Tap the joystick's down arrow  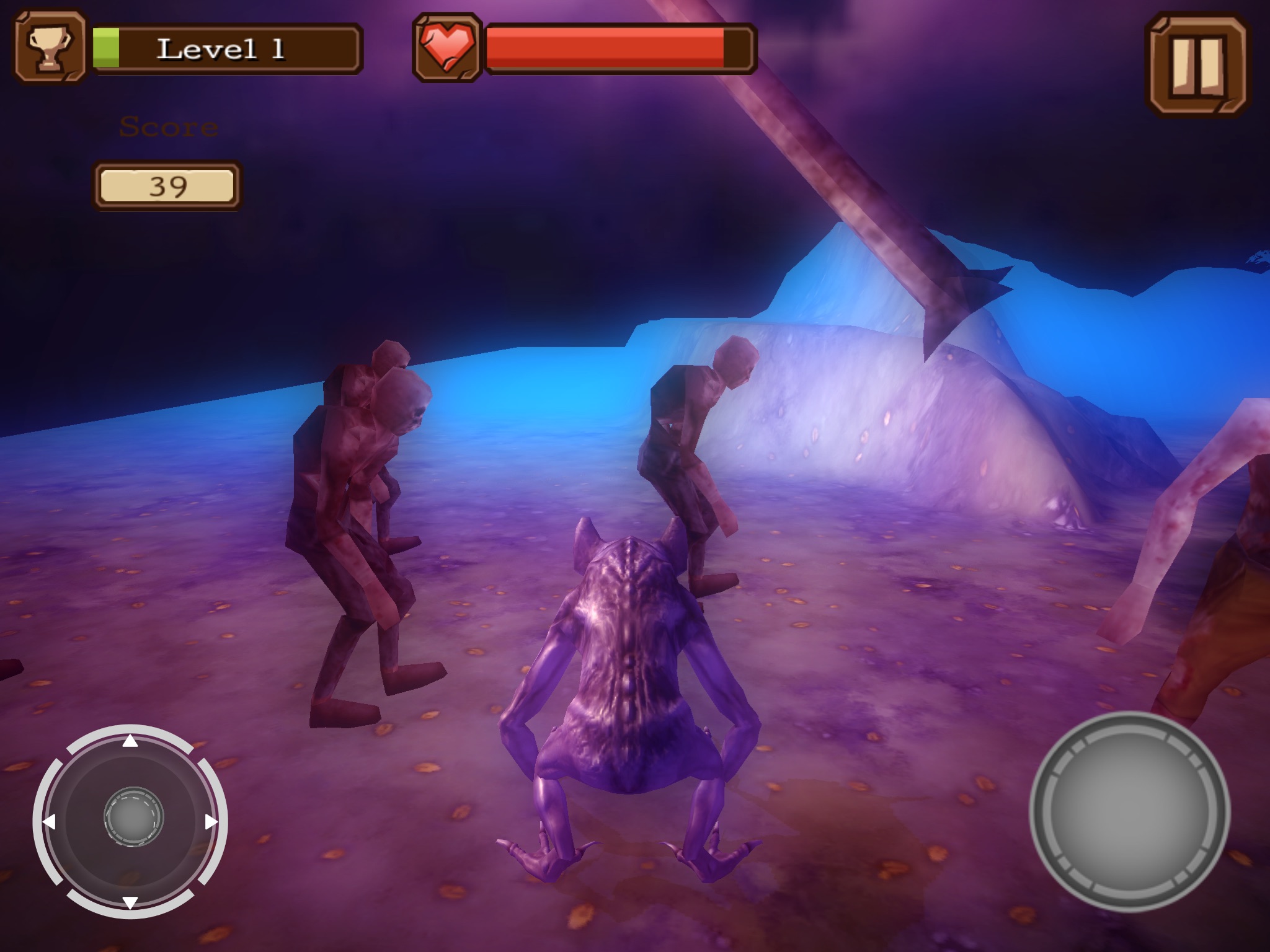130,902
